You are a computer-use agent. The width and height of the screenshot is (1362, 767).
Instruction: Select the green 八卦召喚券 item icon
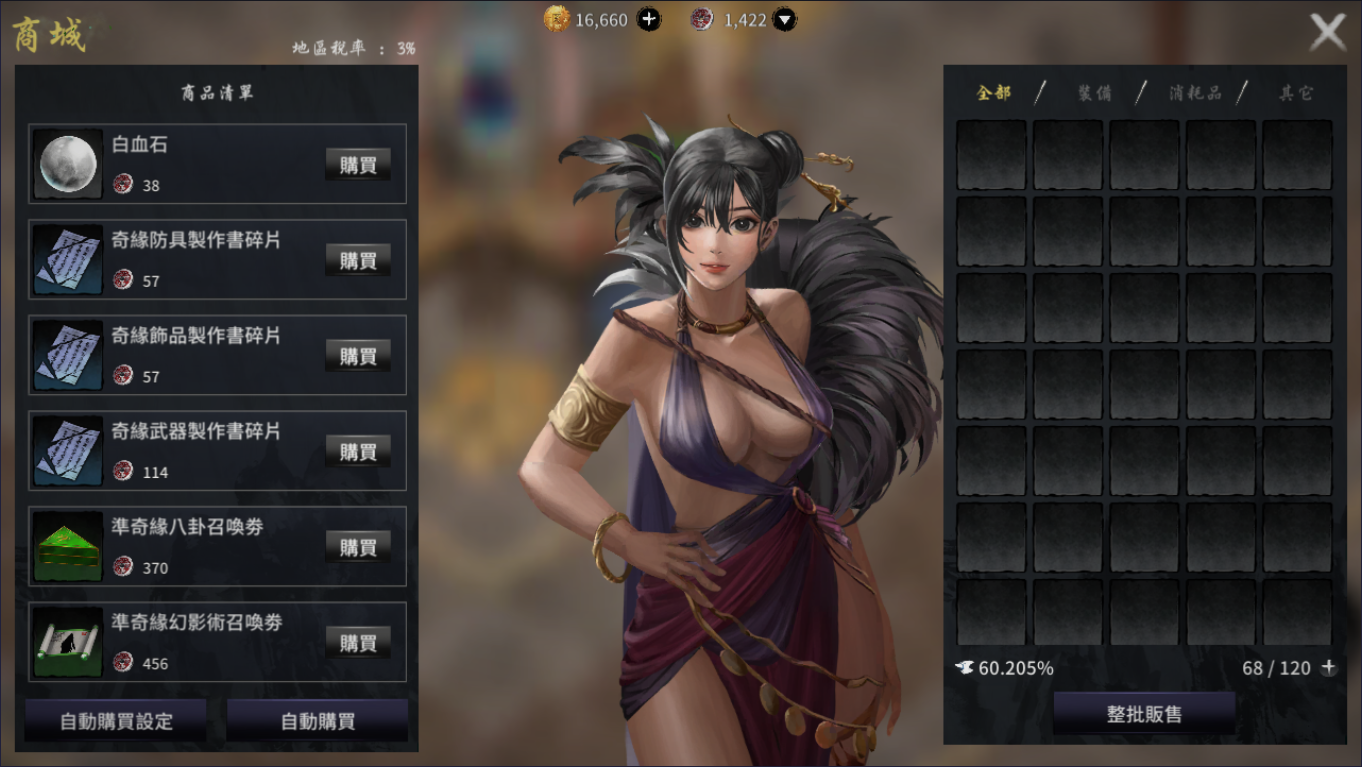[x=68, y=546]
